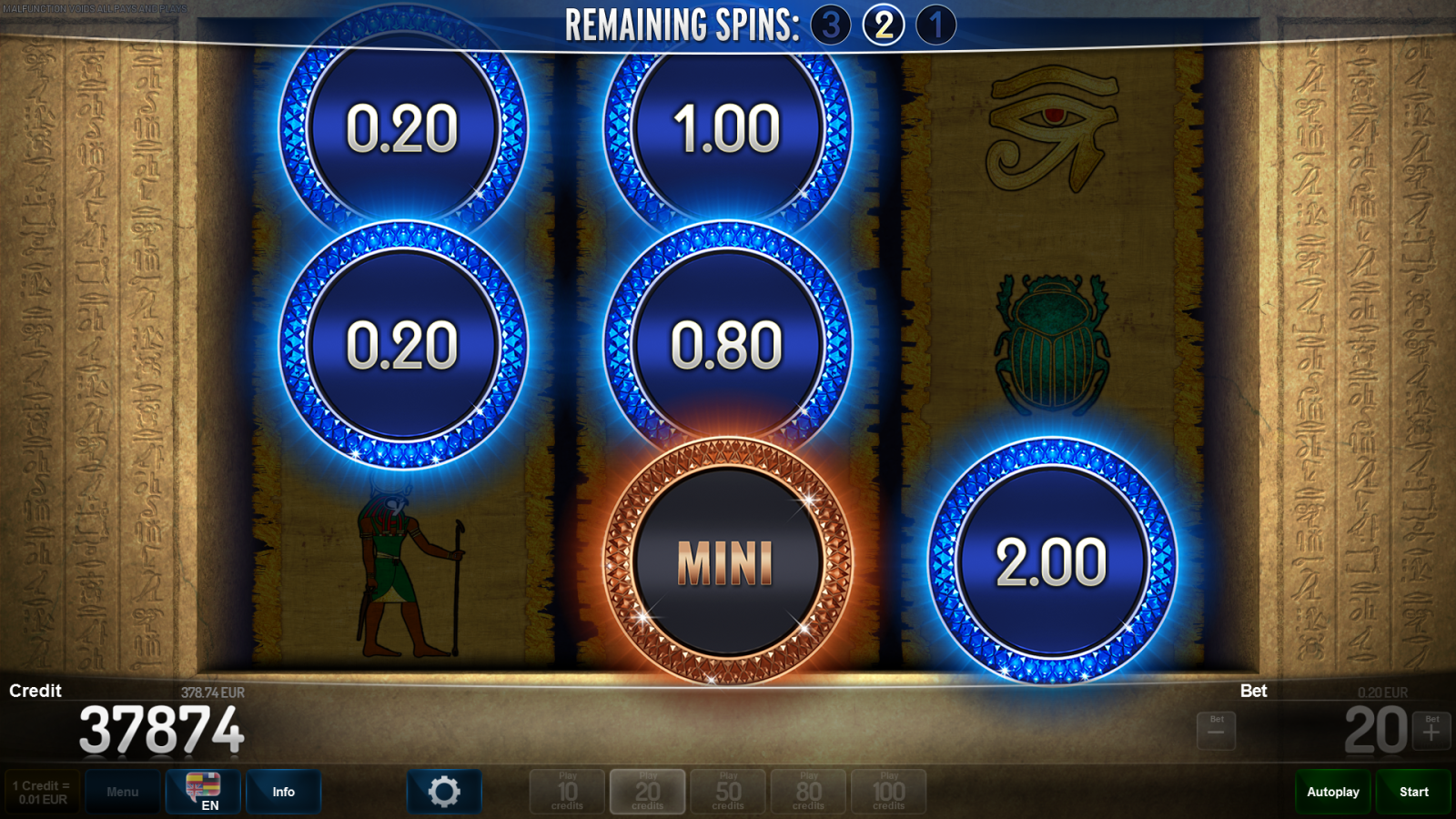Select Play 100 credits bet

click(889, 792)
